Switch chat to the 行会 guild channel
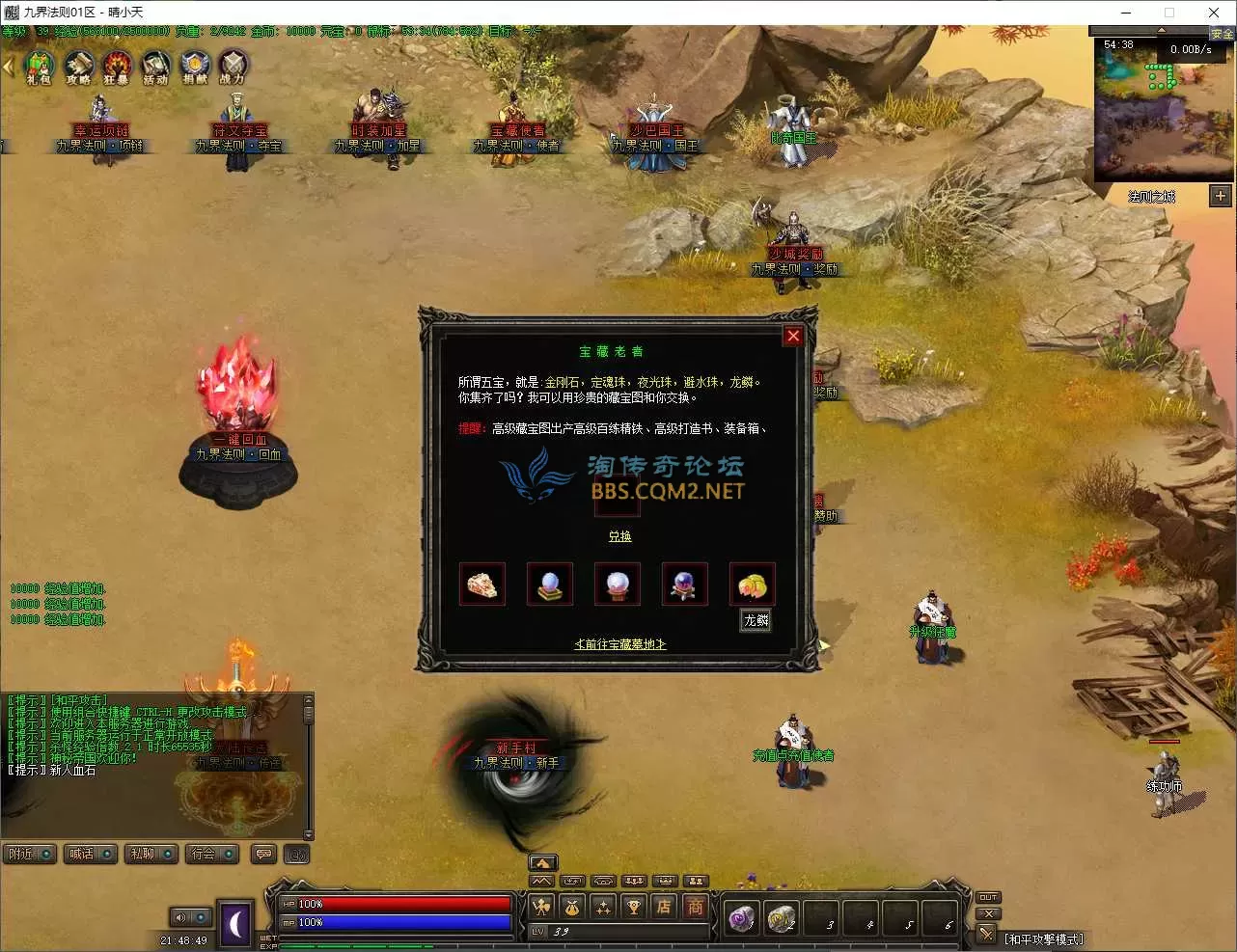The image size is (1237, 952). pyautogui.click(x=212, y=854)
